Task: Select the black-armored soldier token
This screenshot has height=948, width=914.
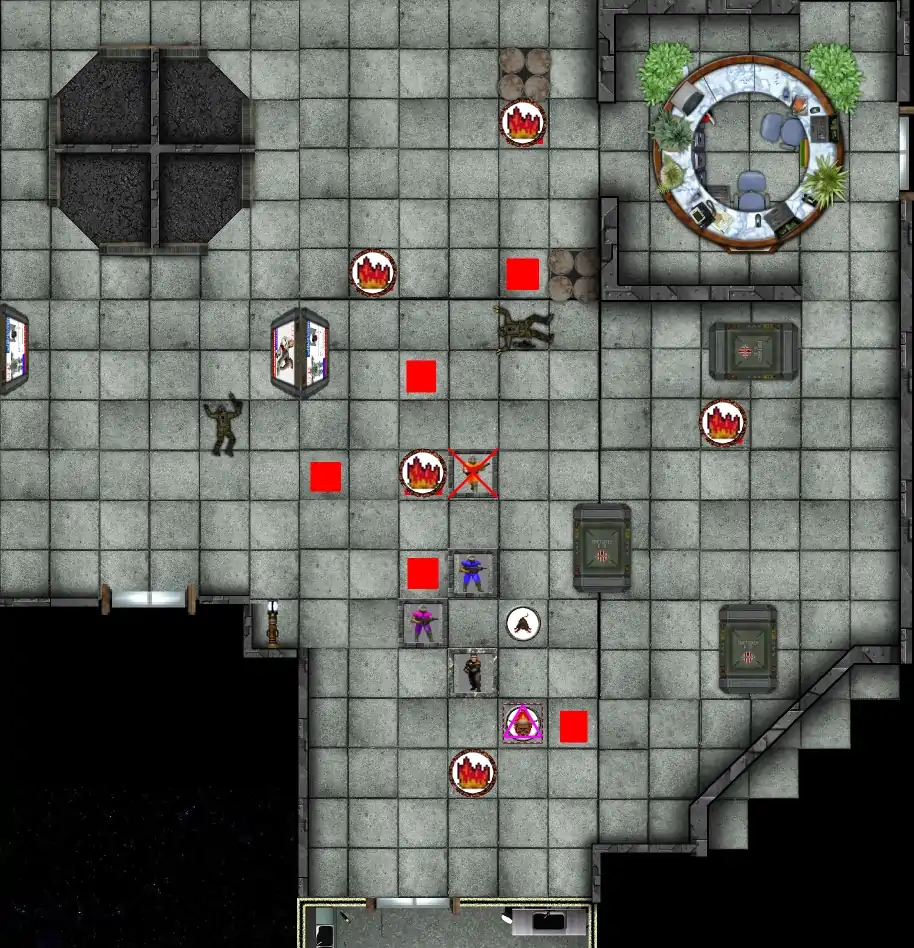Action: [472, 672]
